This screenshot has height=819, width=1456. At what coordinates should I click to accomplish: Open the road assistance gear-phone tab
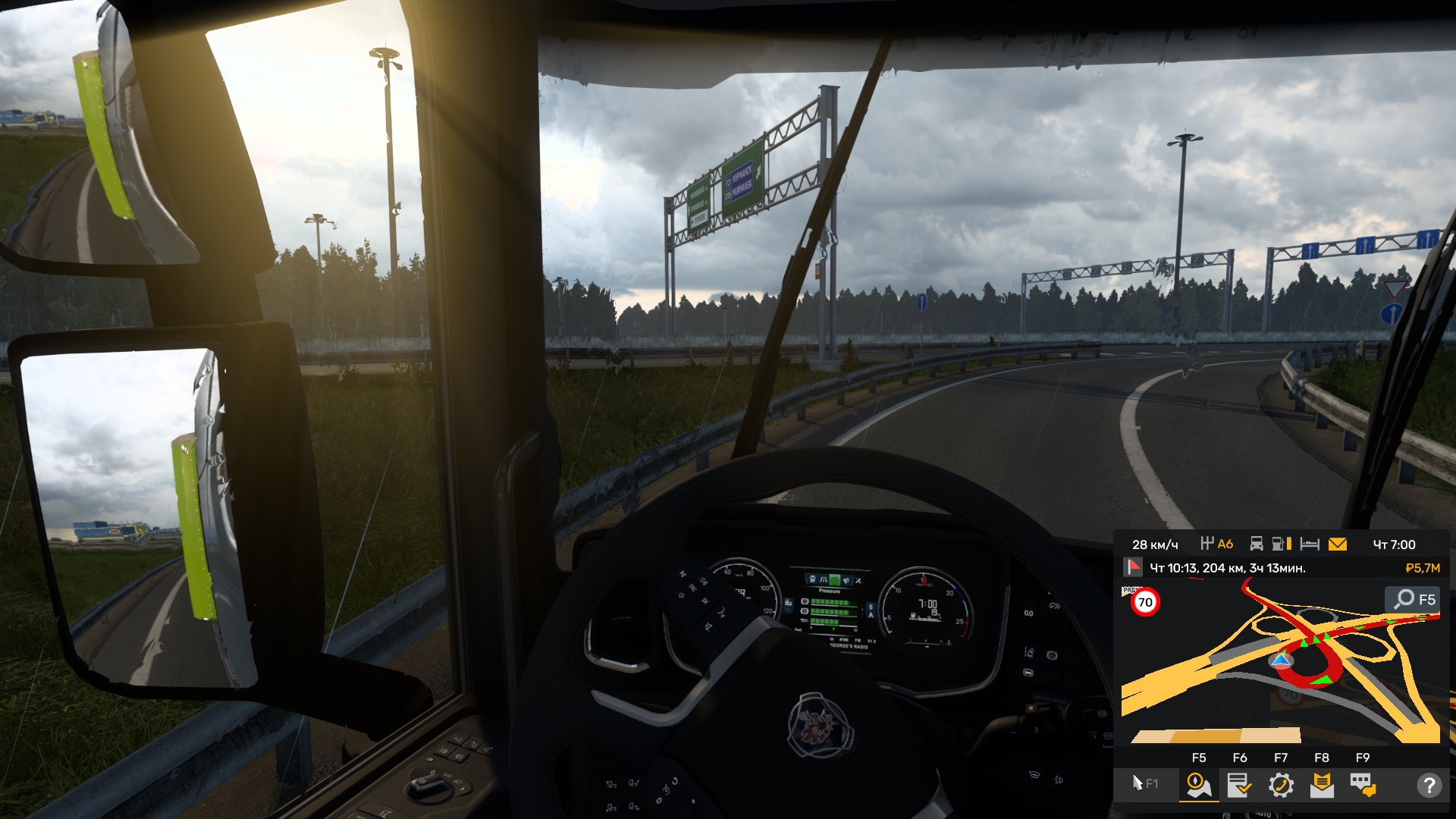(1281, 785)
